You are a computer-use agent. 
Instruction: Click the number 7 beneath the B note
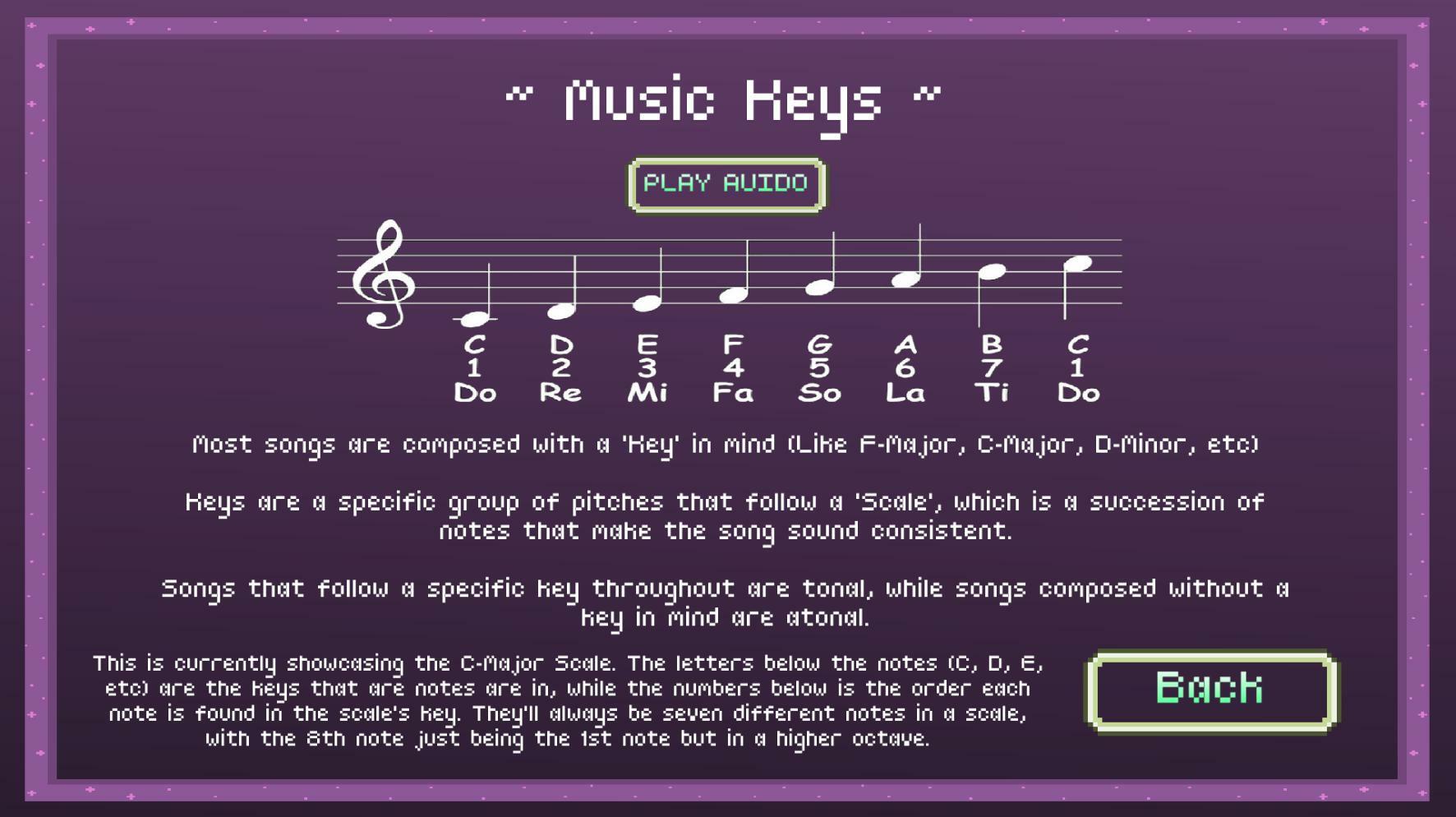point(991,368)
